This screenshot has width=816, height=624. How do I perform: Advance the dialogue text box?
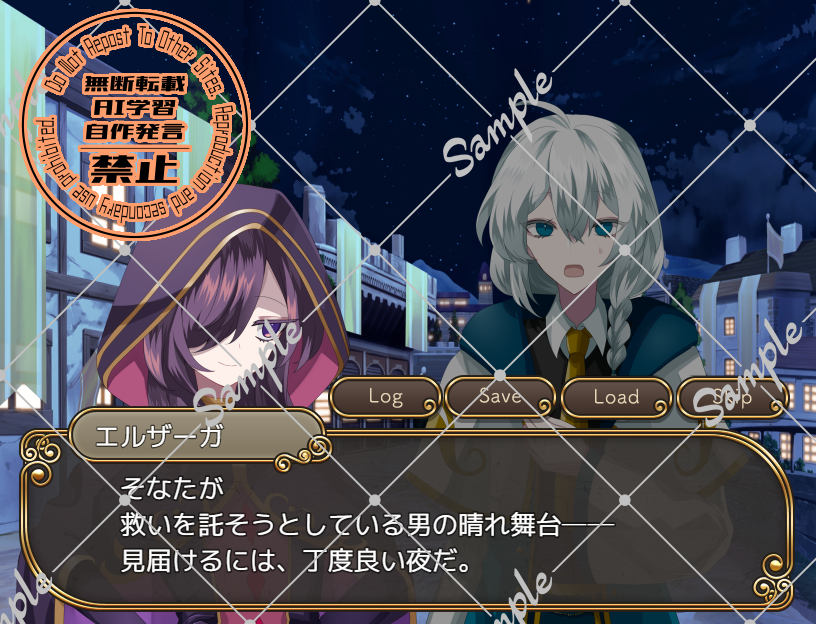(x=407, y=523)
